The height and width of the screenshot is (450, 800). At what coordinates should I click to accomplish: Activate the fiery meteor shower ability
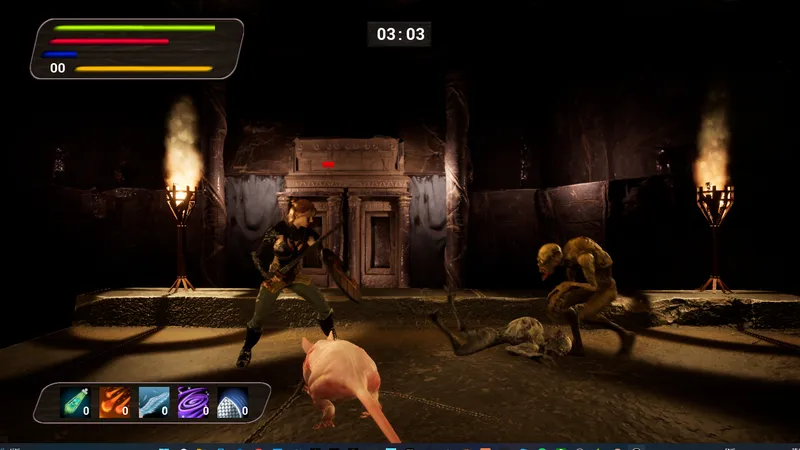coord(114,402)
